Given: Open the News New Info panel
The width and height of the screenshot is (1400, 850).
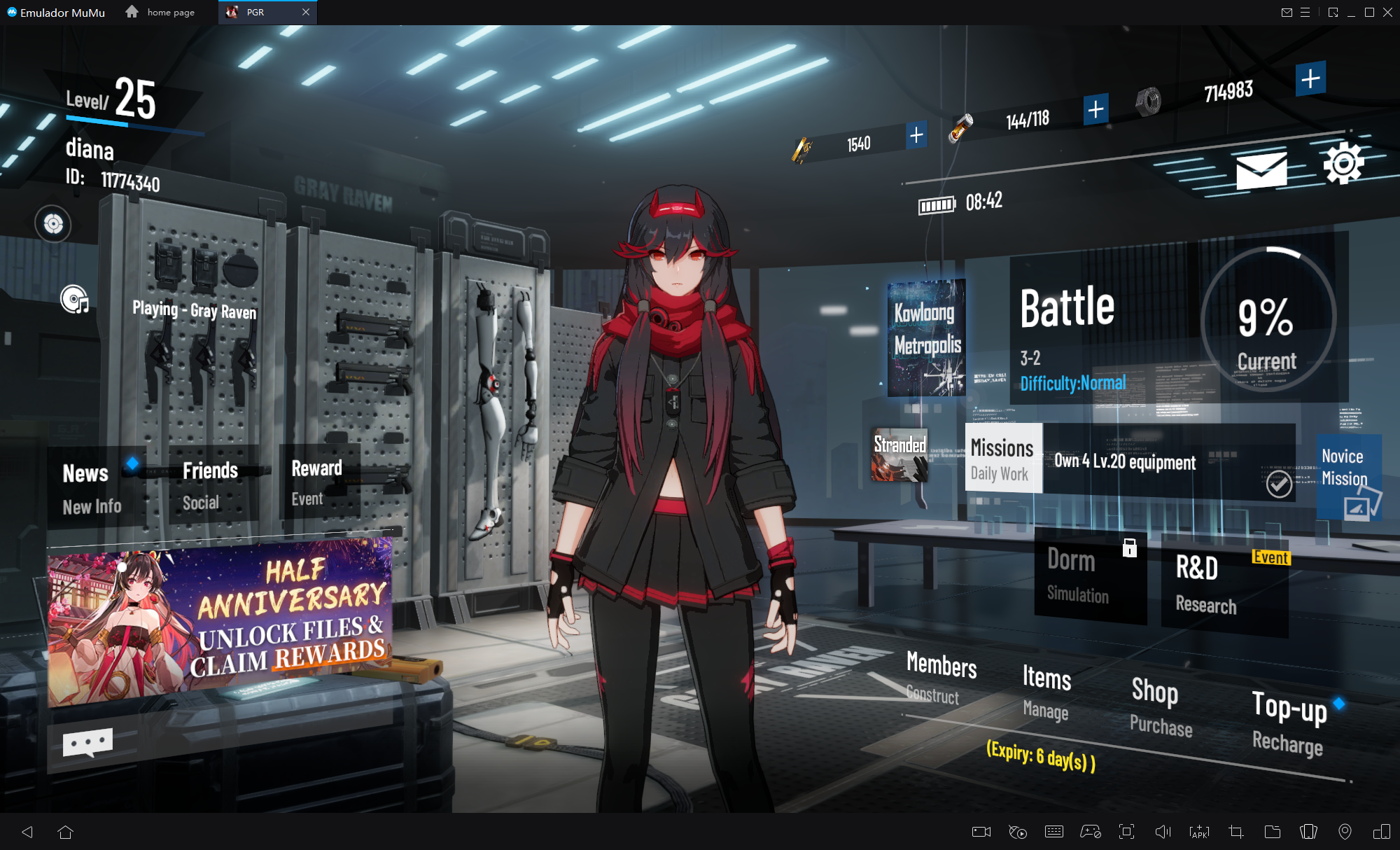Looking at the screenshot, I should 92,488.
